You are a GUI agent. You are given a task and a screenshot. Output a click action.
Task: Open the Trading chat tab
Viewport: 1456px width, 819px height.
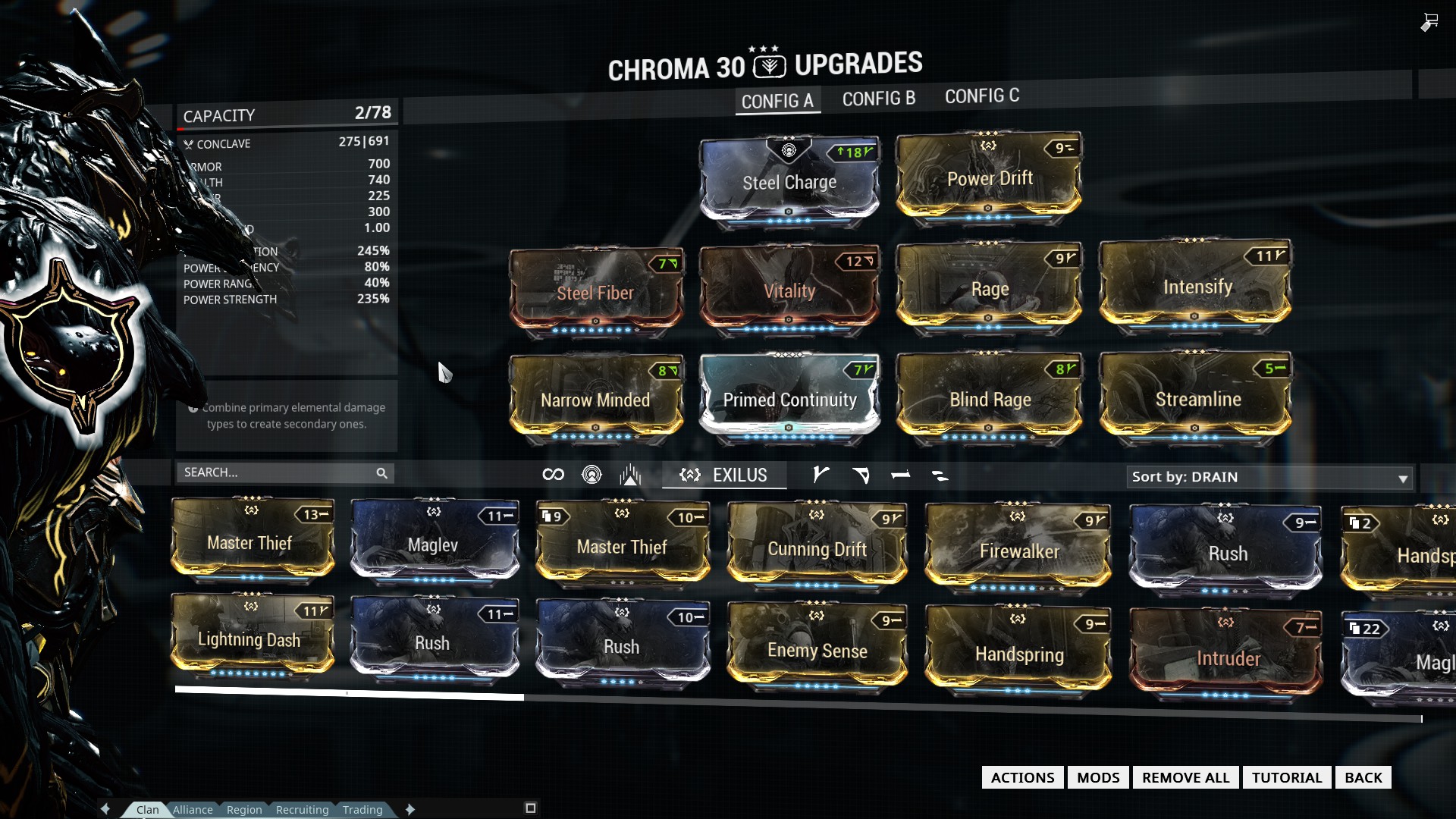(x=362, y=809)
